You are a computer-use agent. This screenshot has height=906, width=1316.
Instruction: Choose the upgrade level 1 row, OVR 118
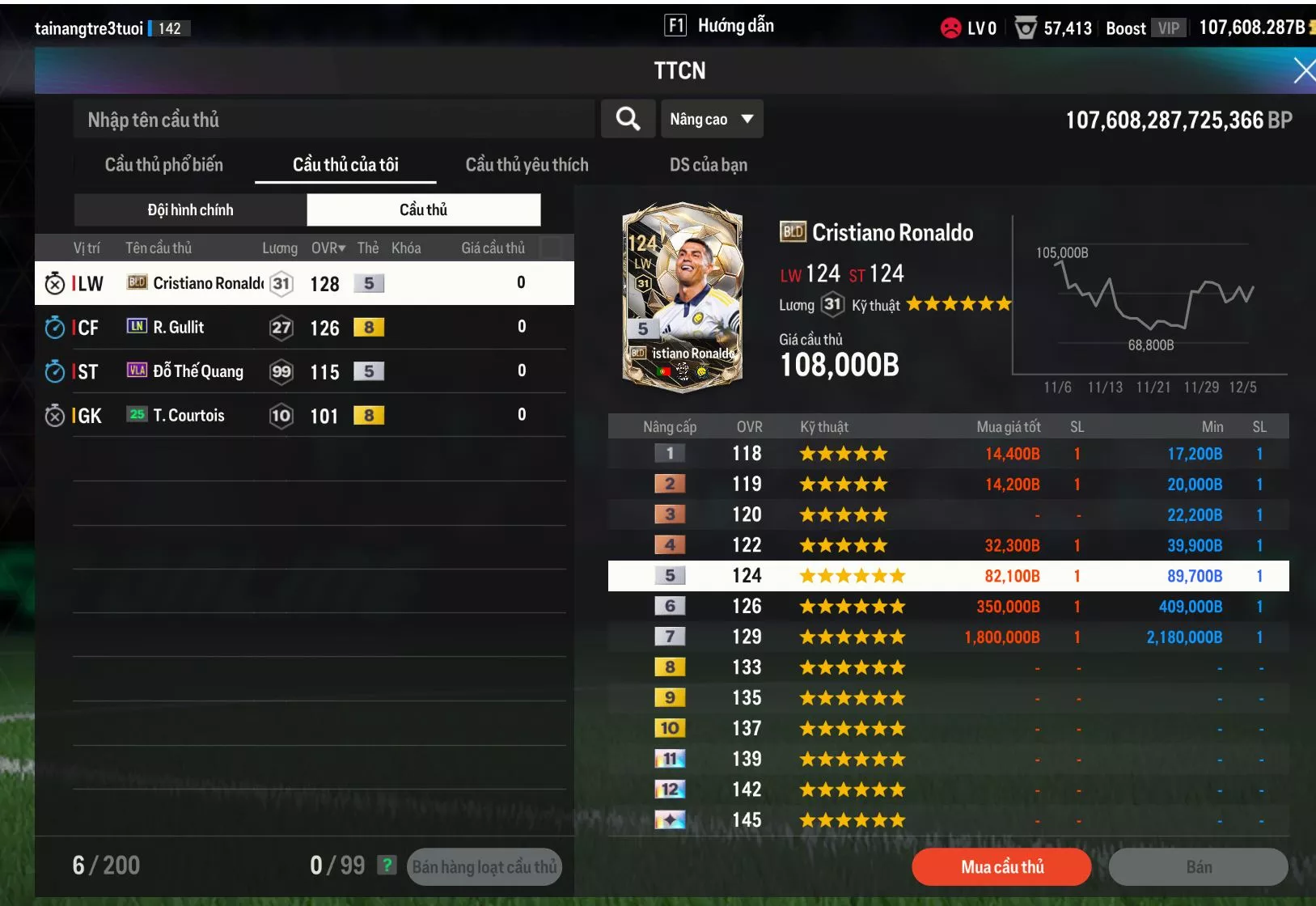(x=948, y=454)
